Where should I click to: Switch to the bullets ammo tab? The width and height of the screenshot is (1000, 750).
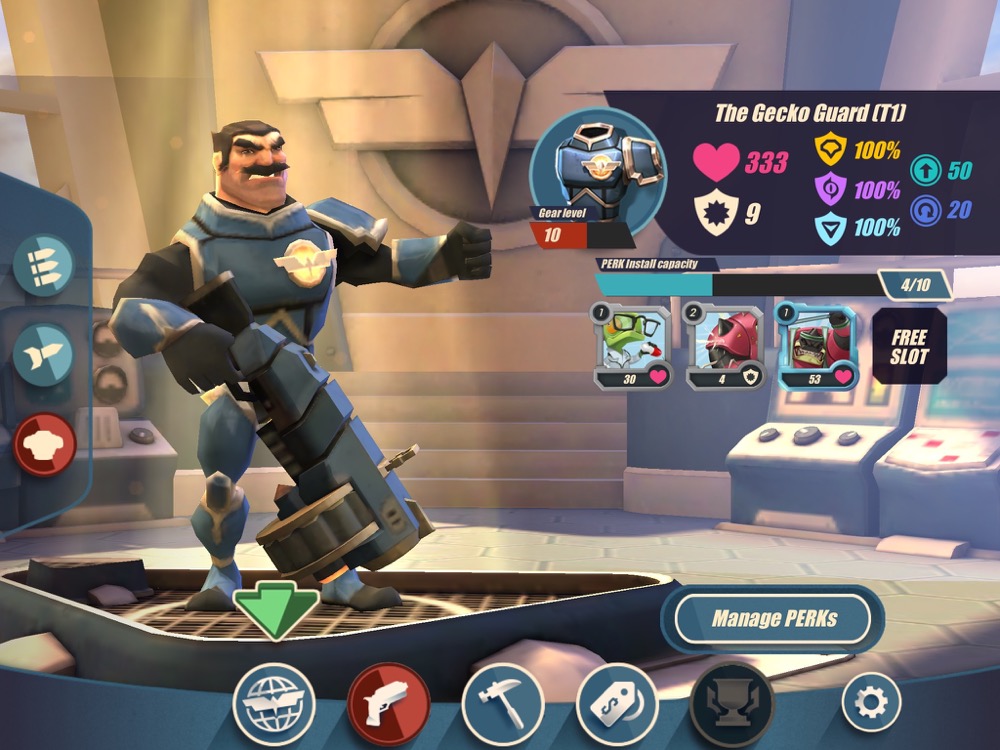[43, 263]
